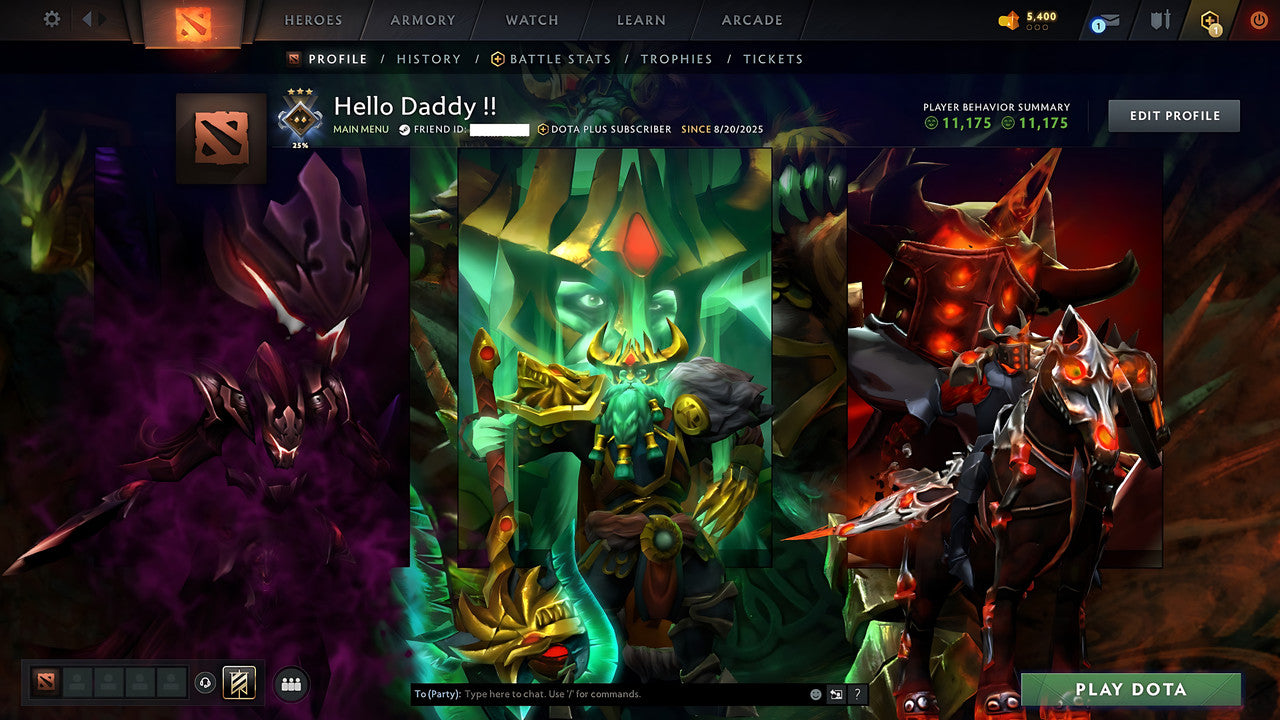
Task: Toggle party voice chat headphones icon
Action: click(206, 682)
